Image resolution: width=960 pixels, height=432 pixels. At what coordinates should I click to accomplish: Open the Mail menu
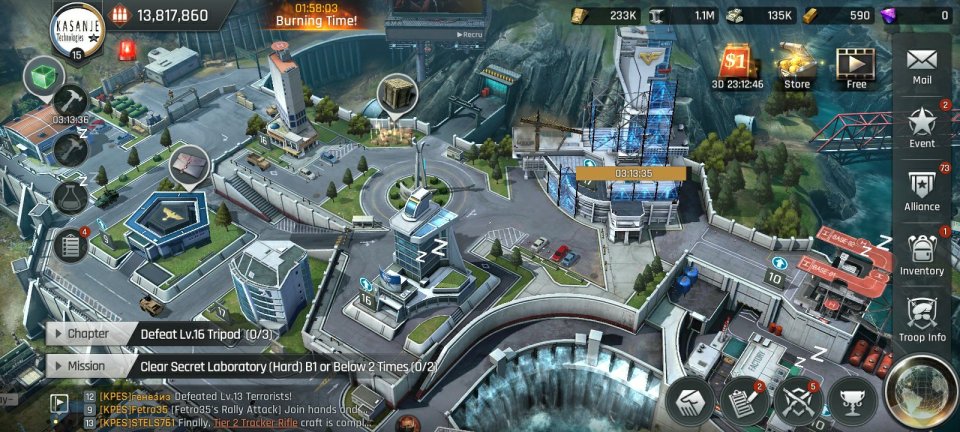922,65
